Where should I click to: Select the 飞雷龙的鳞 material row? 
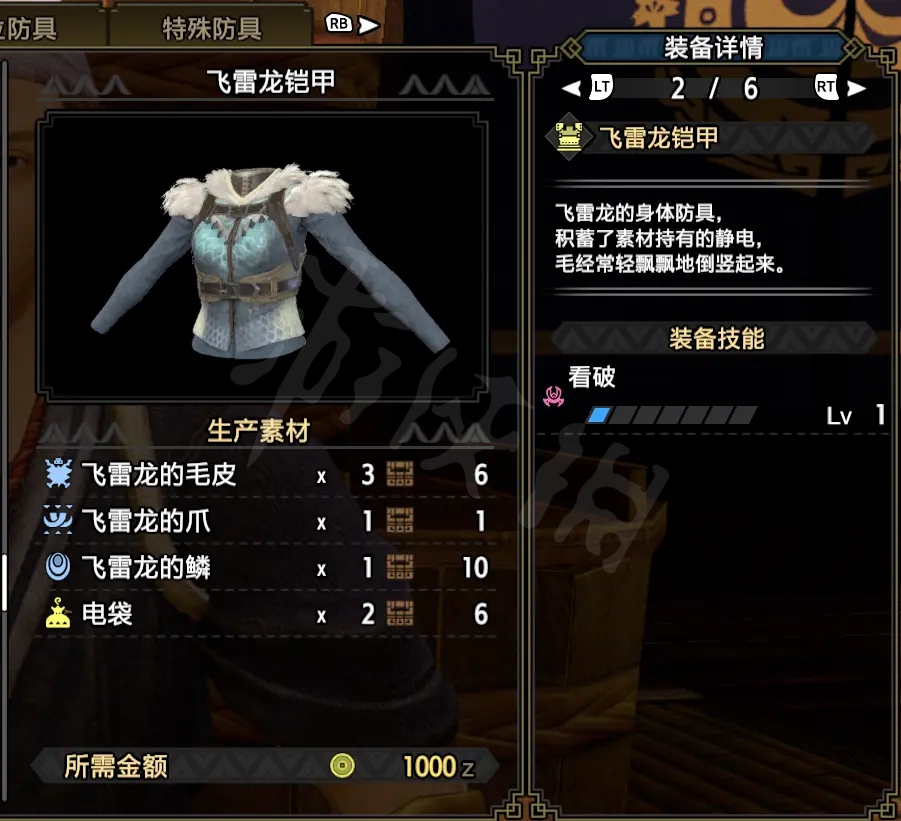click(x=266, y=568)
